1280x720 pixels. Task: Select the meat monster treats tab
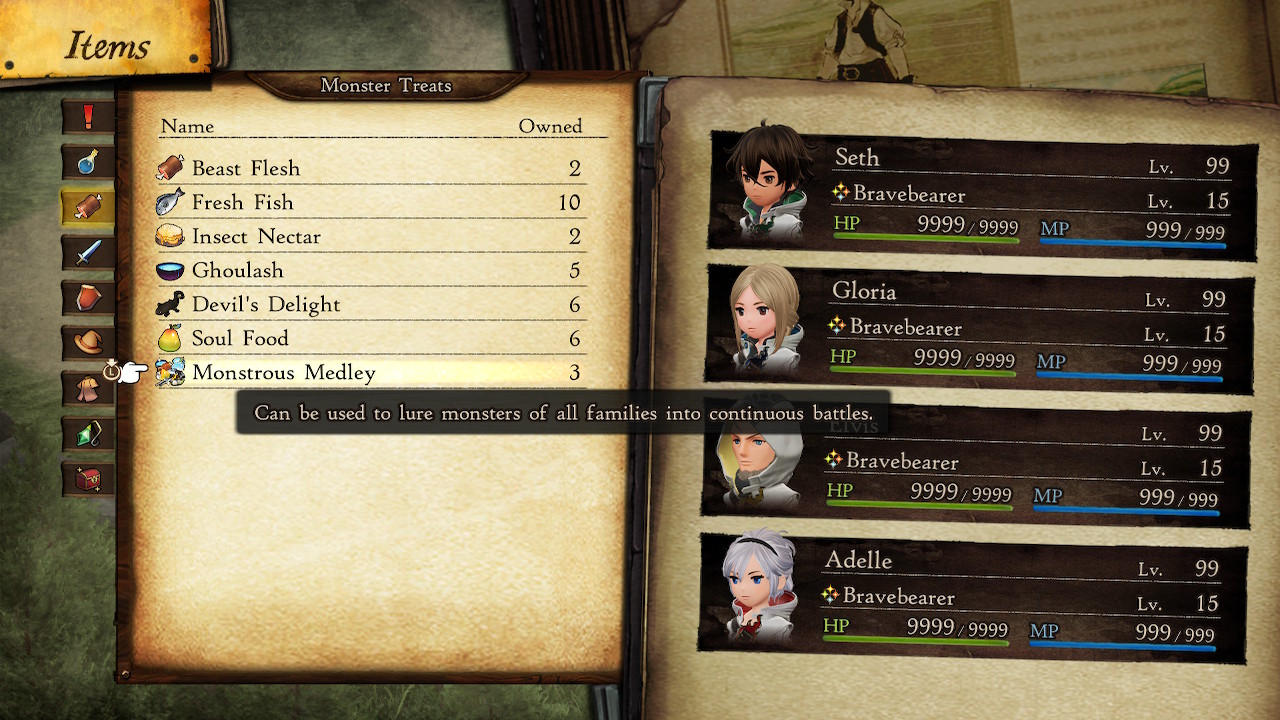pos(88,207)
